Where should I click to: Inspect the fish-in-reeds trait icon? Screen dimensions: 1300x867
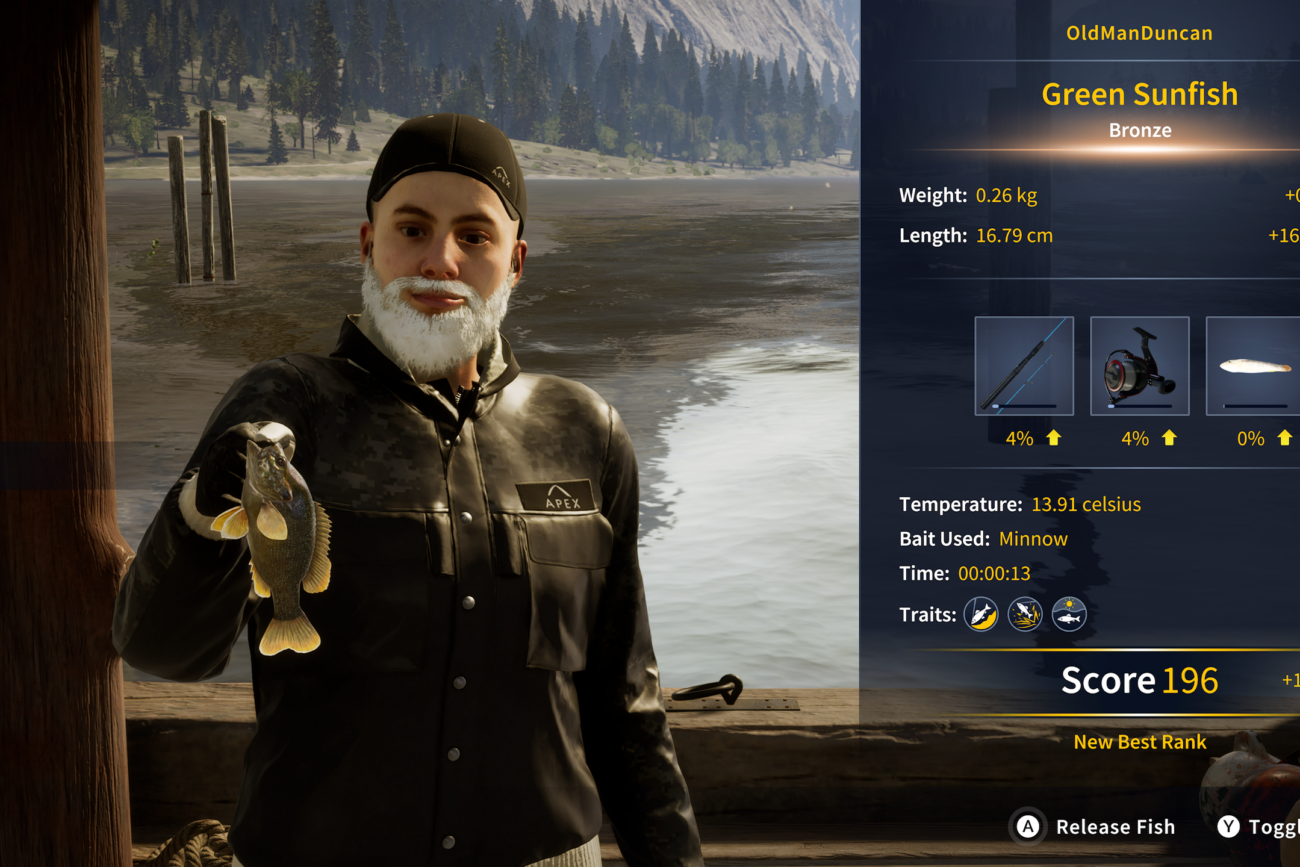(x=1025, y=614)
